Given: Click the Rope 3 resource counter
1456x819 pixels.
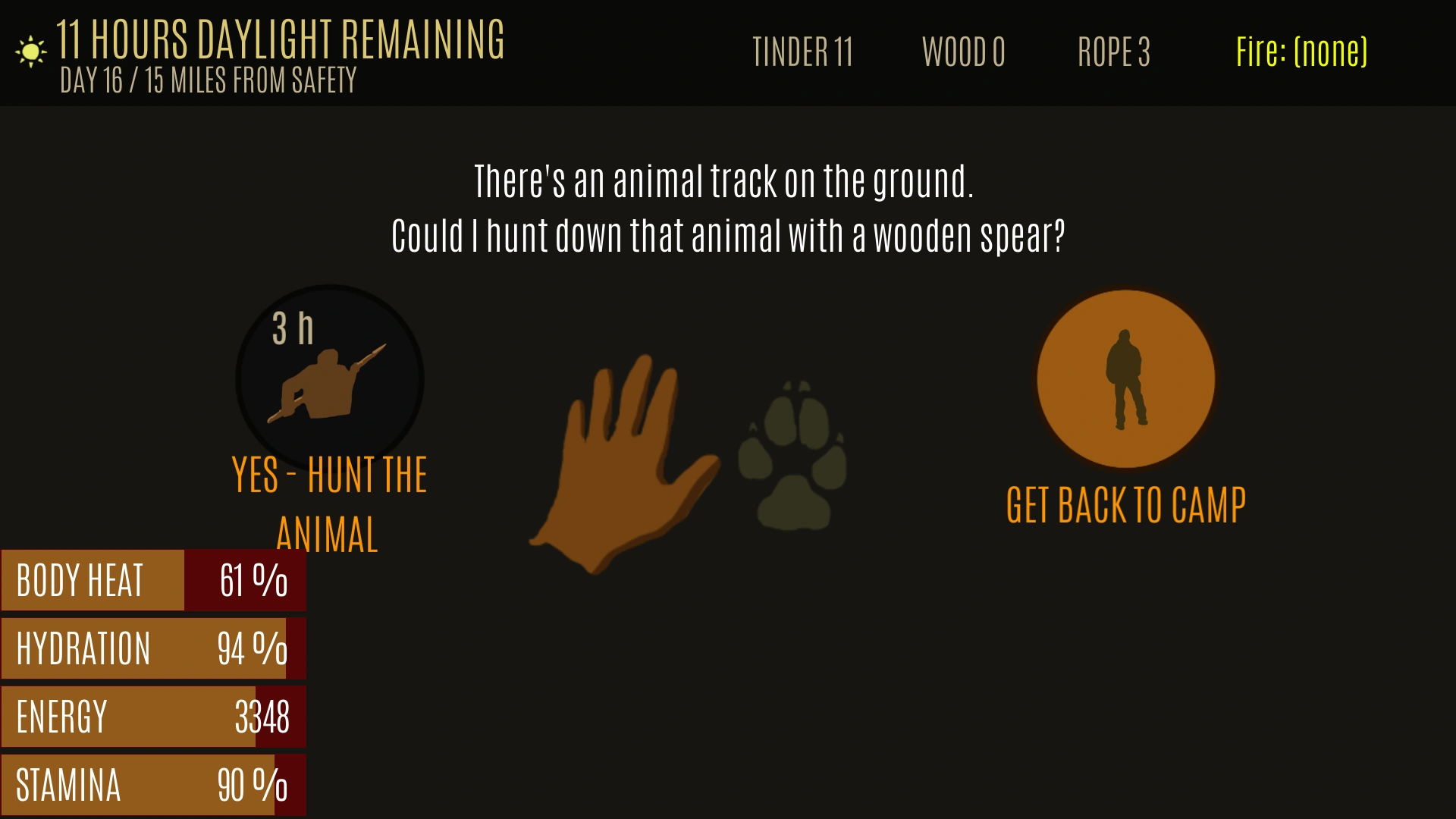Looking at the screenshot, I should coord(1114,53).
